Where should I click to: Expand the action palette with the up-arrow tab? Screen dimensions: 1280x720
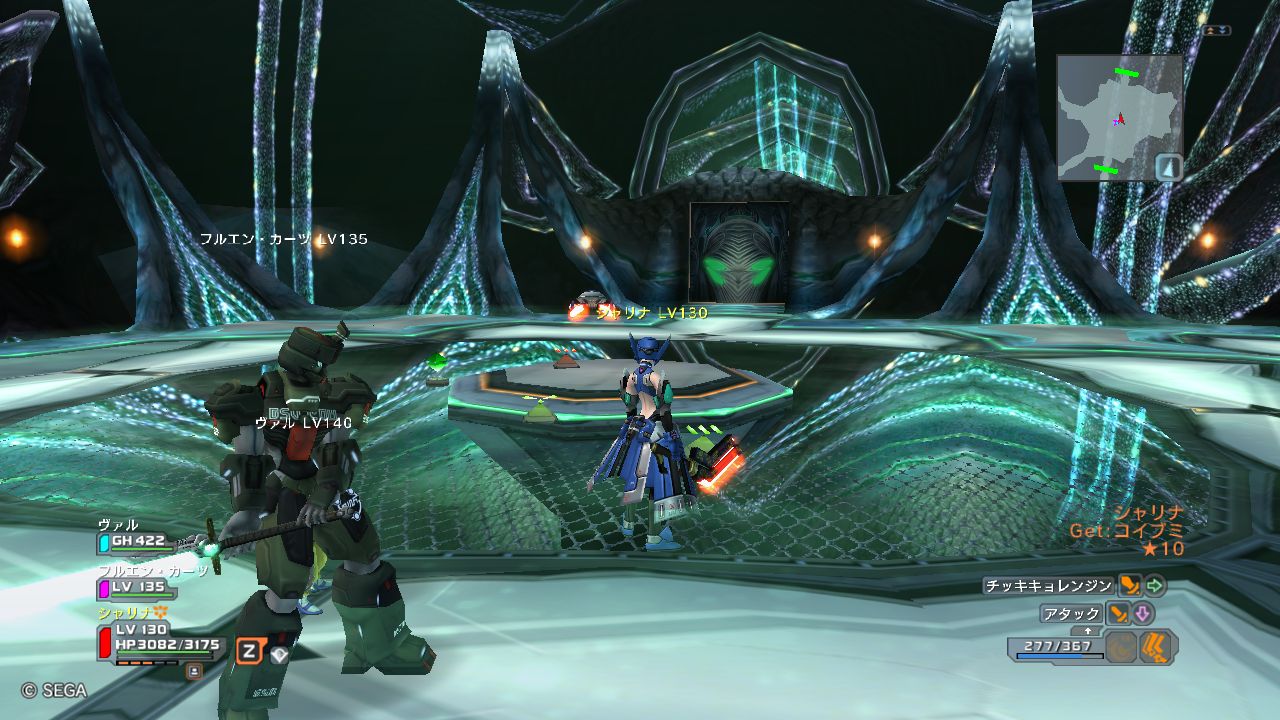[x=1087, y=631]
